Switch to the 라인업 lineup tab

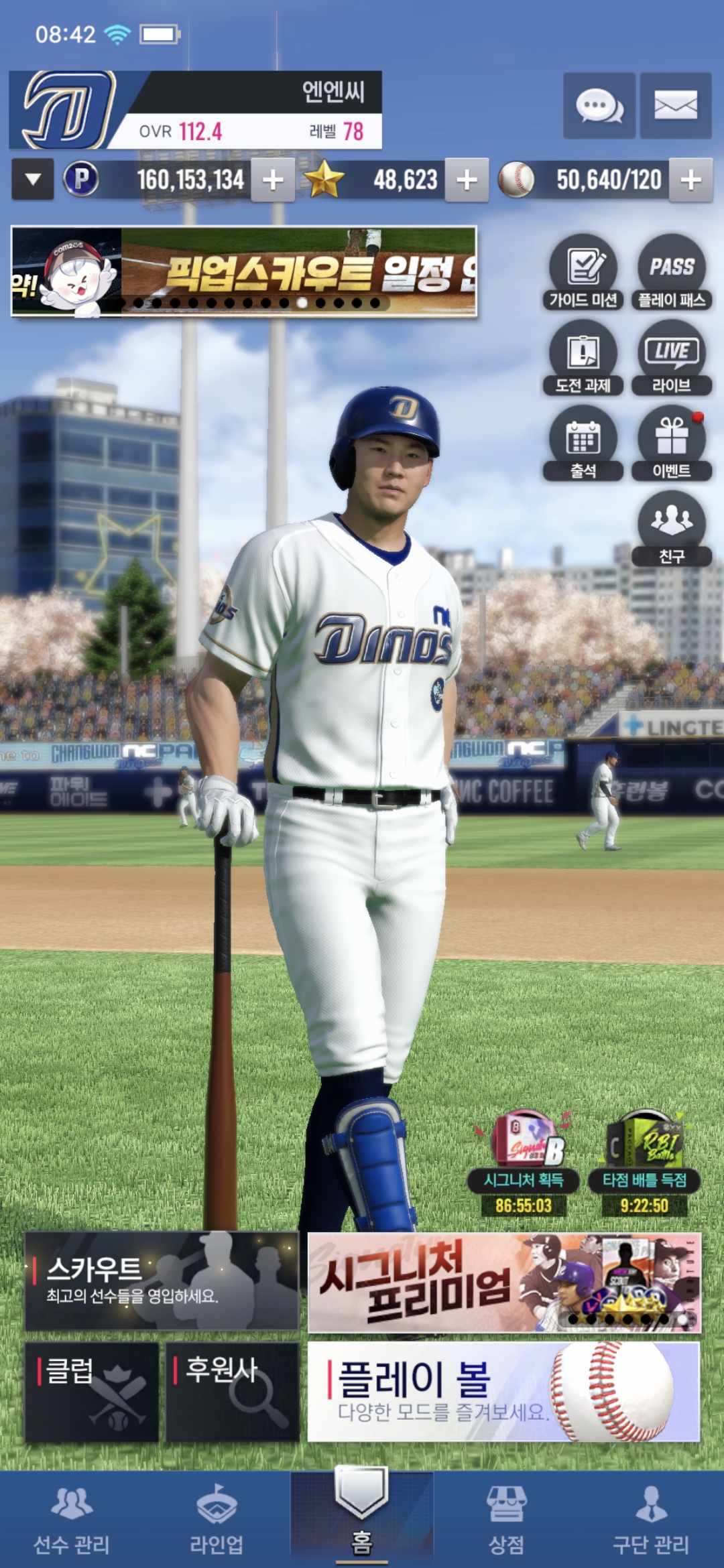(217, 1520)
